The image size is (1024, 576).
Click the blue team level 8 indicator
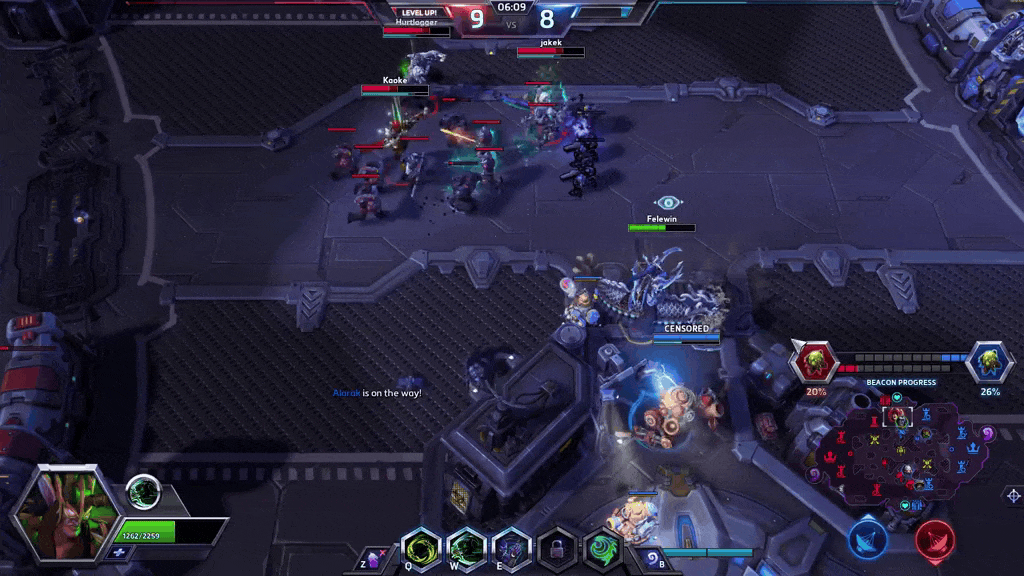(546, 18)
